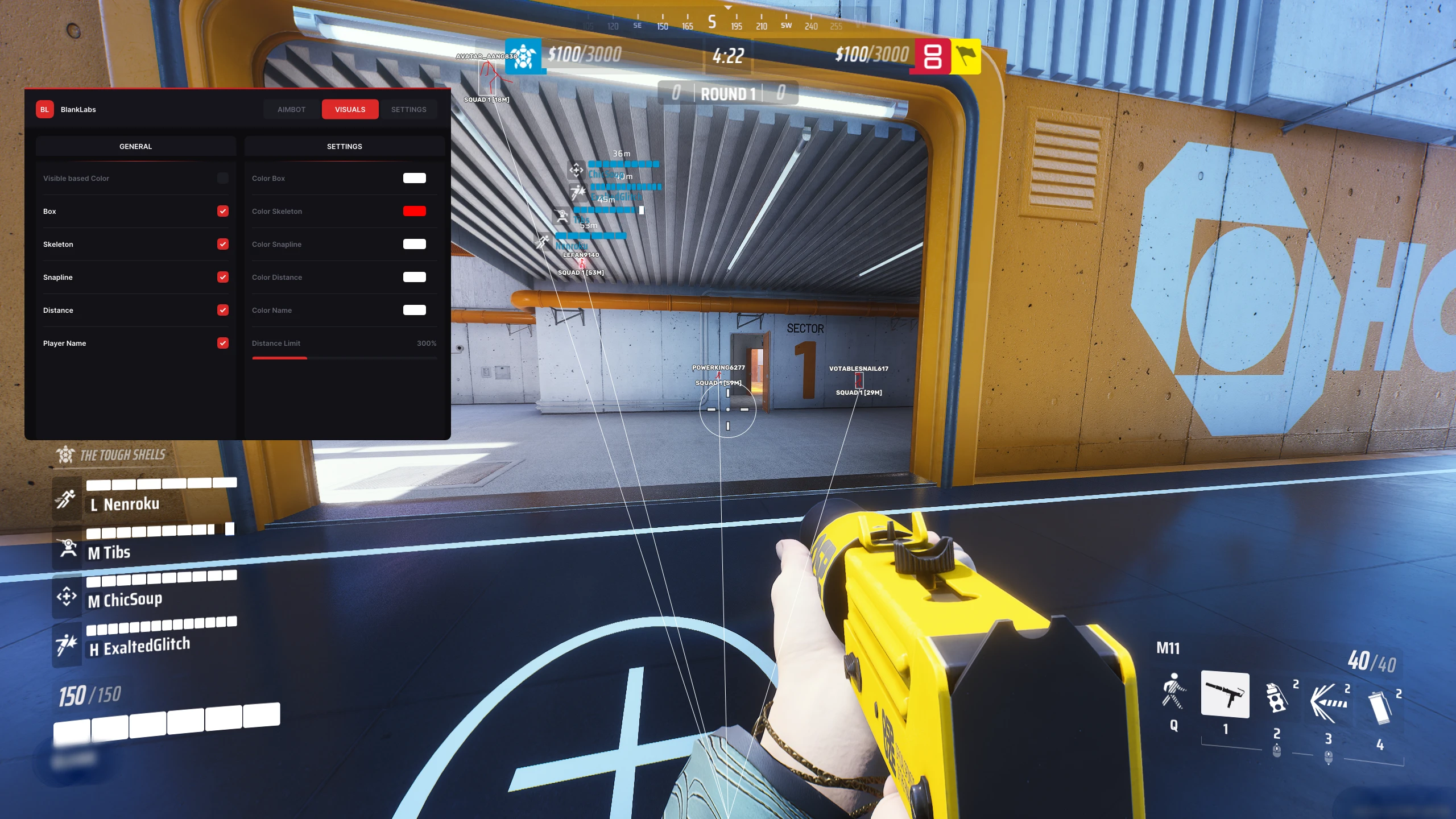The width and height of the screenshot is (1456, 819).
Task: Click the blue turtle team emblem
Action: point(523,56)
